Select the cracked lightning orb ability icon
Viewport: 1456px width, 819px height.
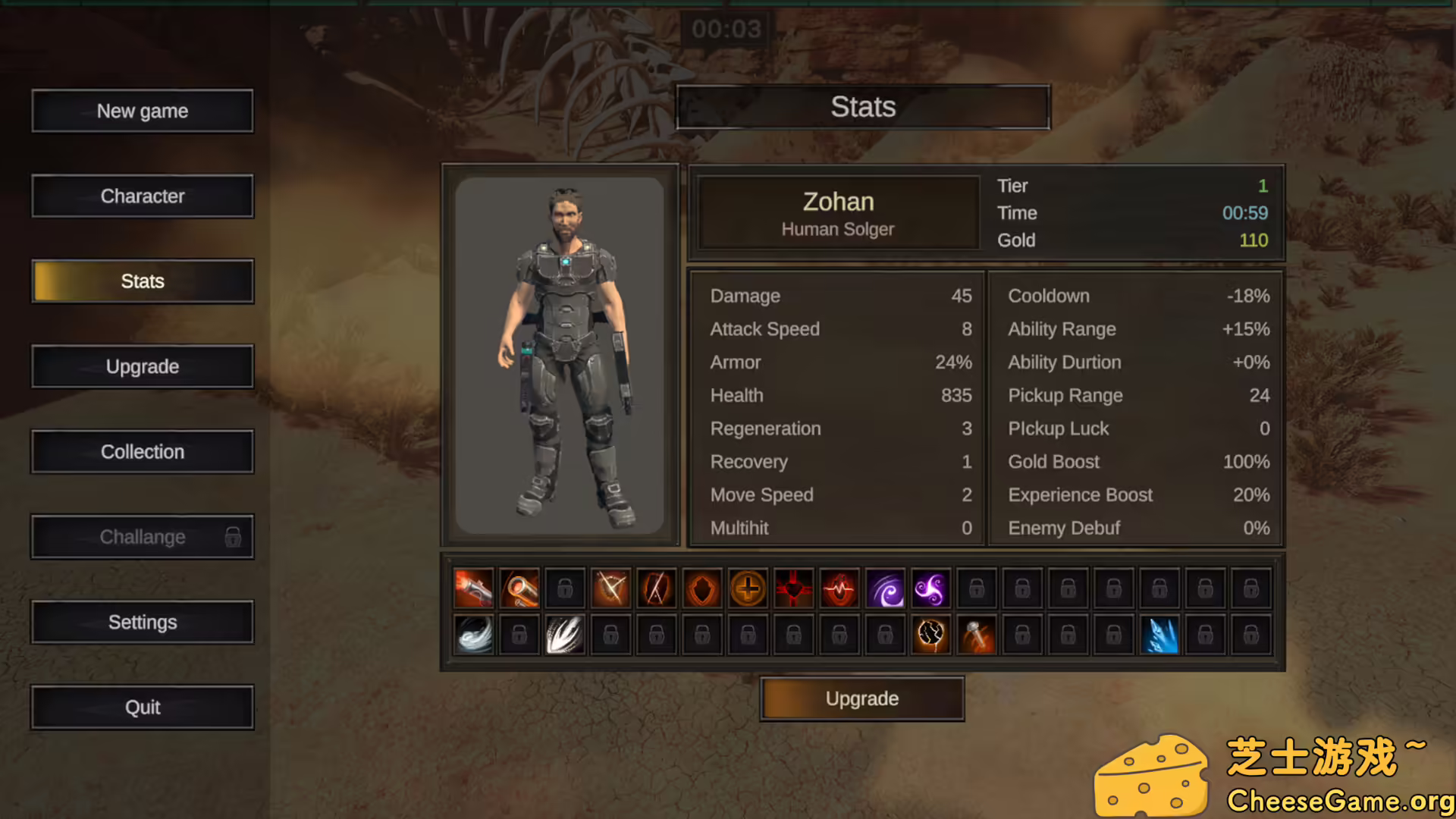click(x=931, y=635)
